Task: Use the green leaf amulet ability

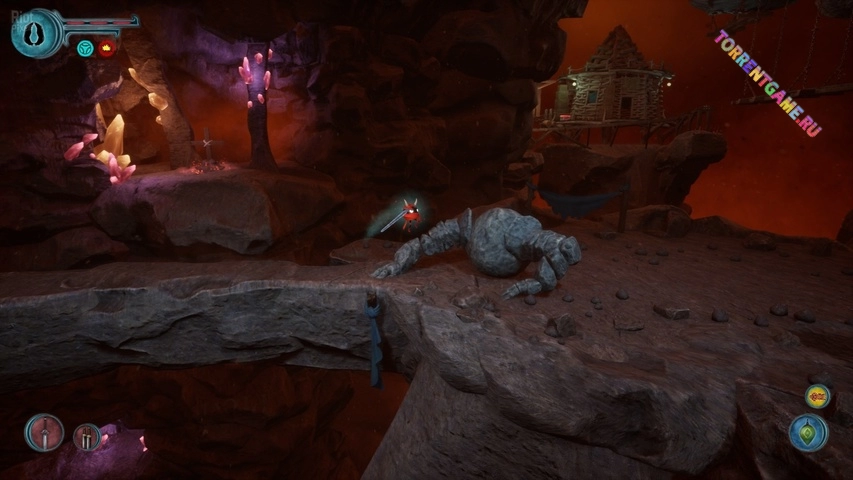Action: pos(808,433)
